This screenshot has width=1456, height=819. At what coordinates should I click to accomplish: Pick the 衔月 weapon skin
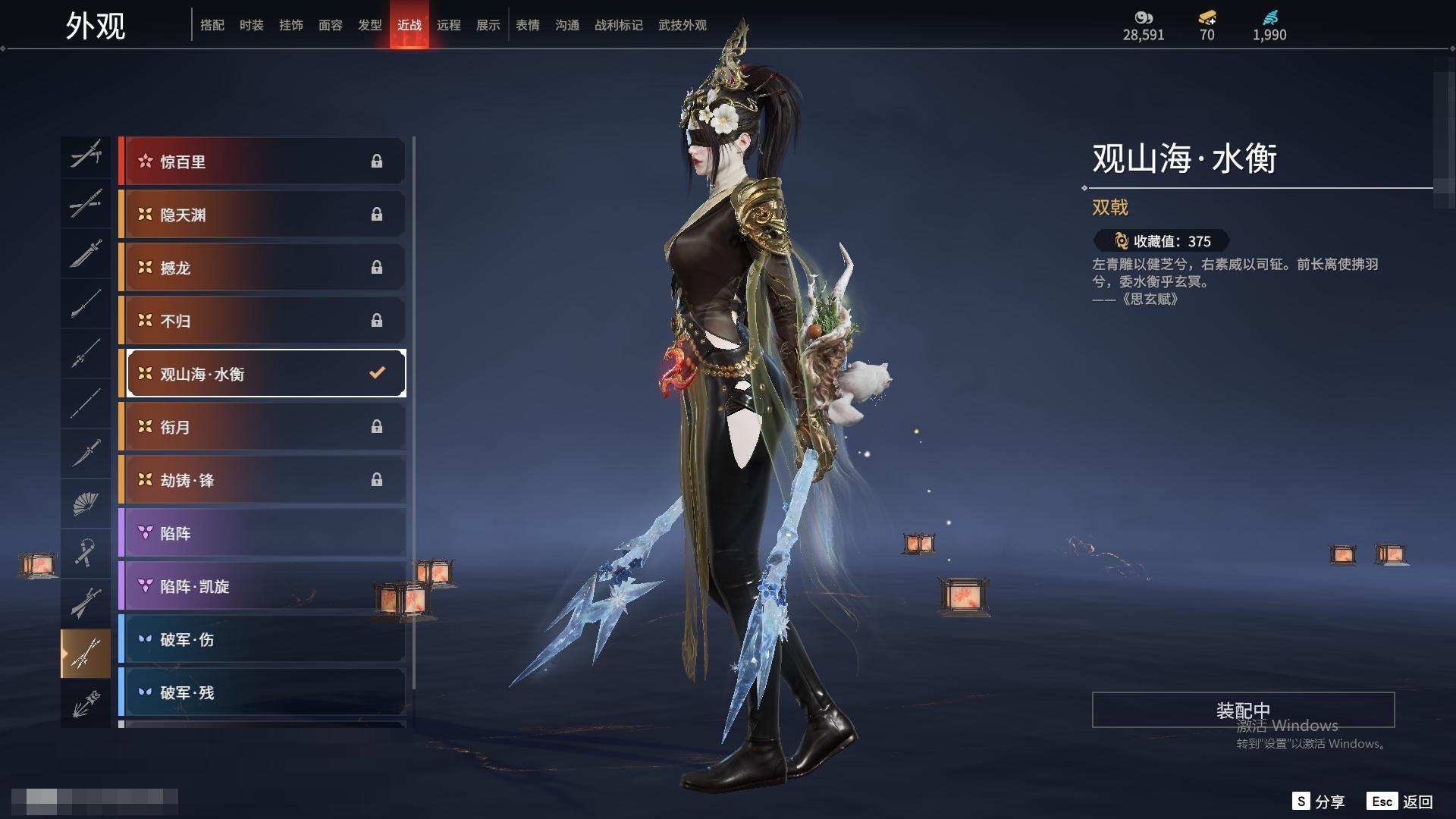262,427
